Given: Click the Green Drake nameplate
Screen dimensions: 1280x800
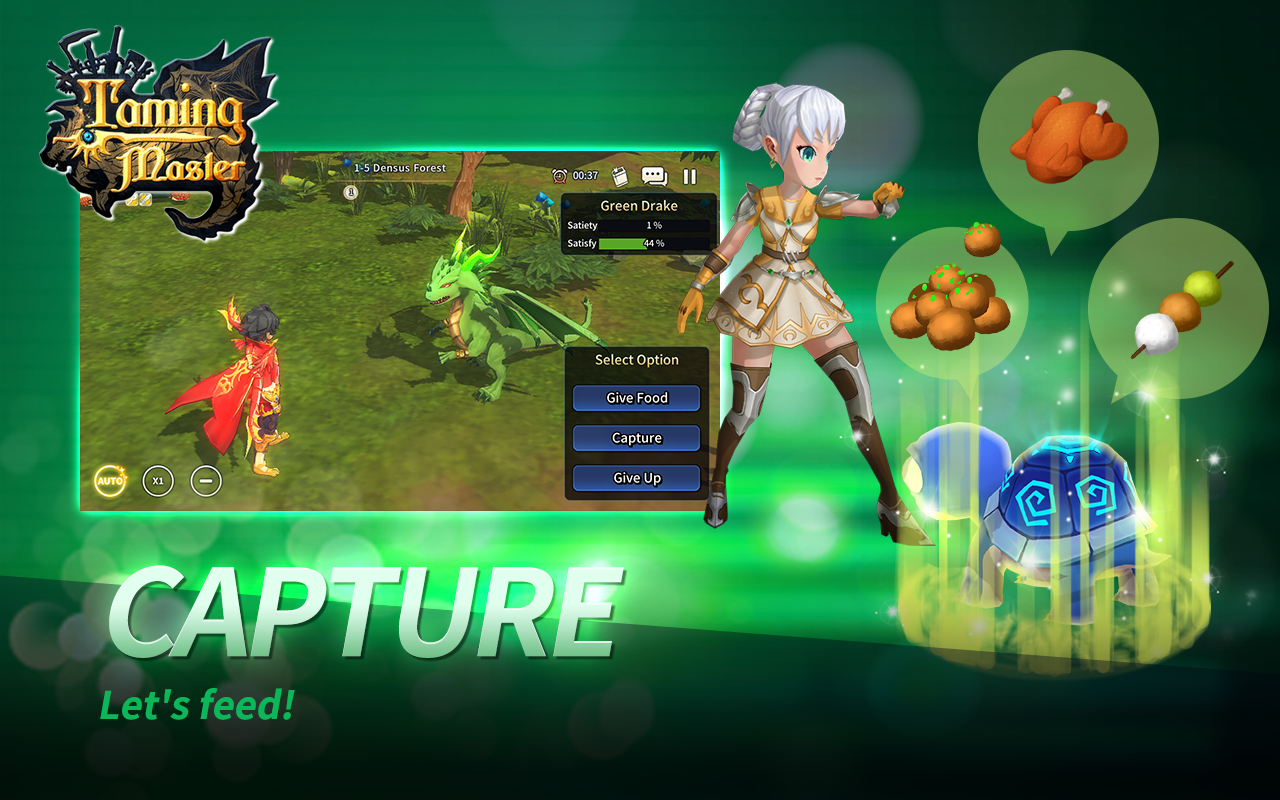Looking at the screenshot, I should tap(637, 206).
